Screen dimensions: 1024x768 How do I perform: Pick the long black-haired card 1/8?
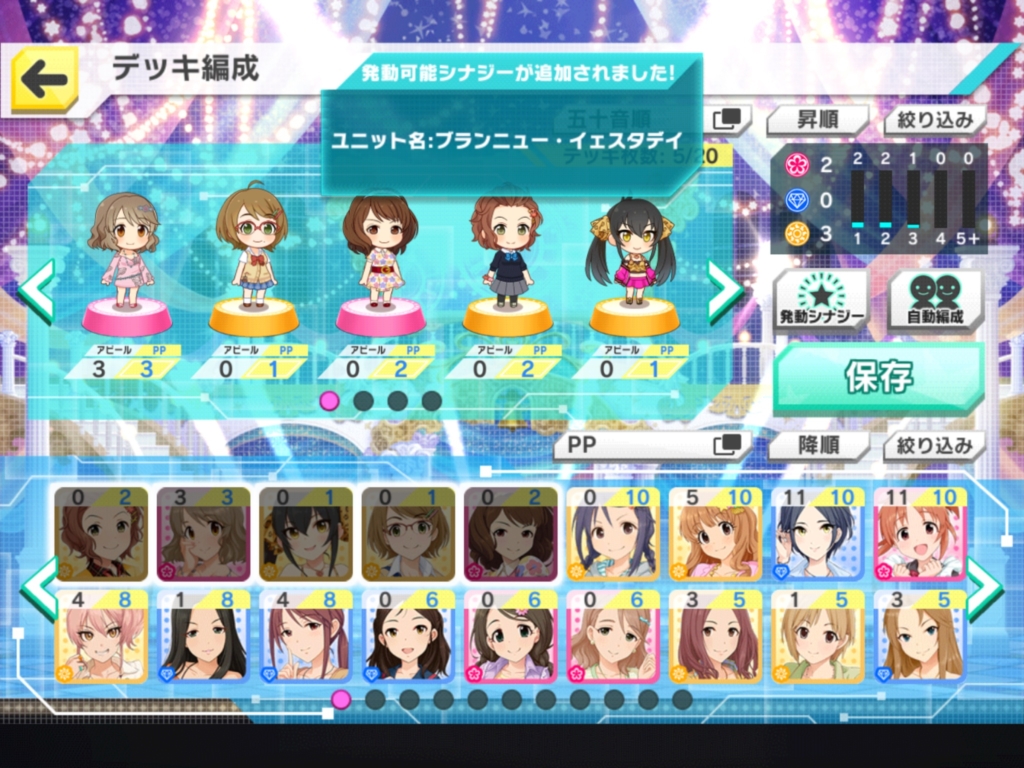203,635
